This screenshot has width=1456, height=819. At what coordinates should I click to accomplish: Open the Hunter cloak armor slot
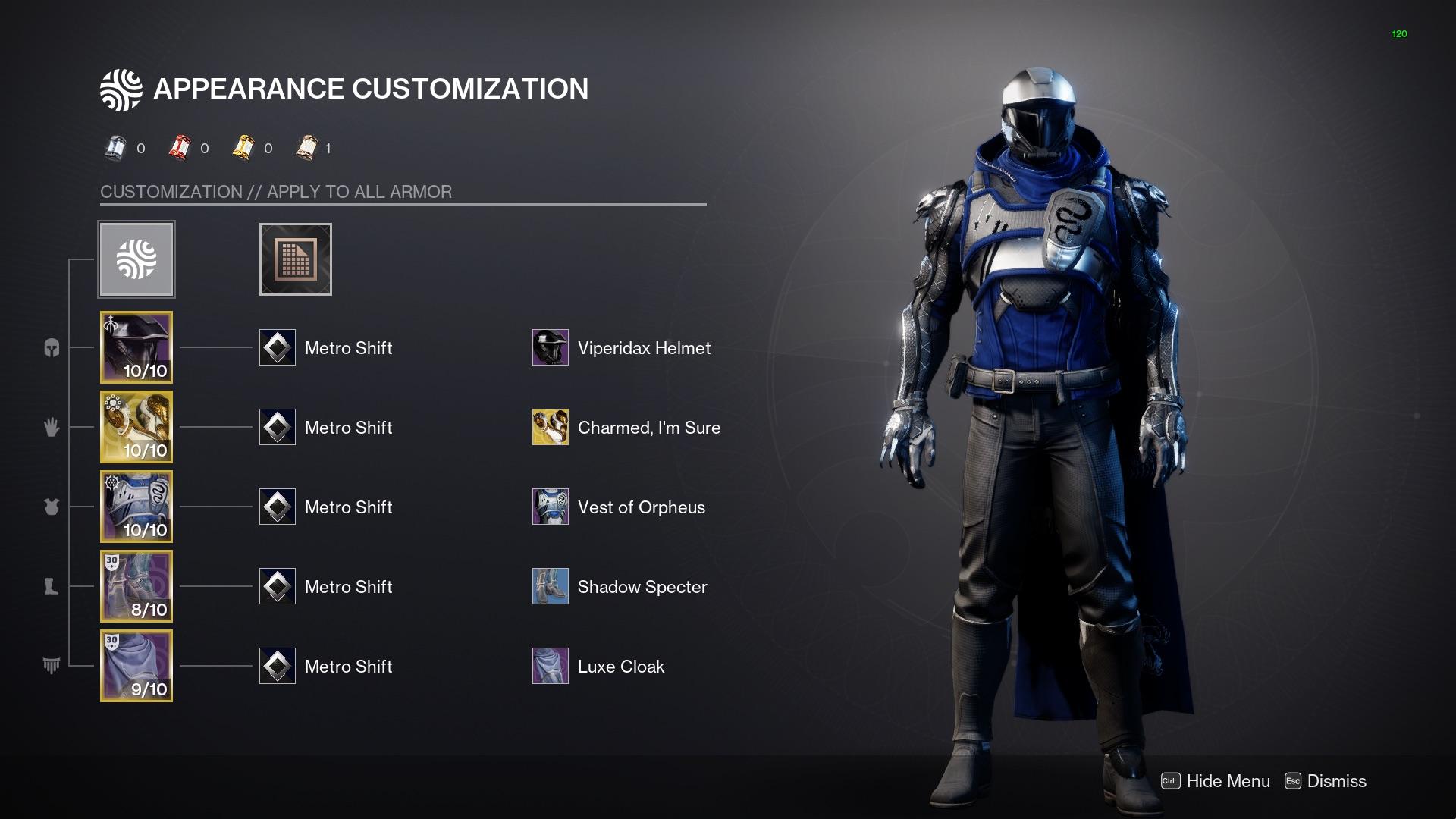tap(136, 666)
